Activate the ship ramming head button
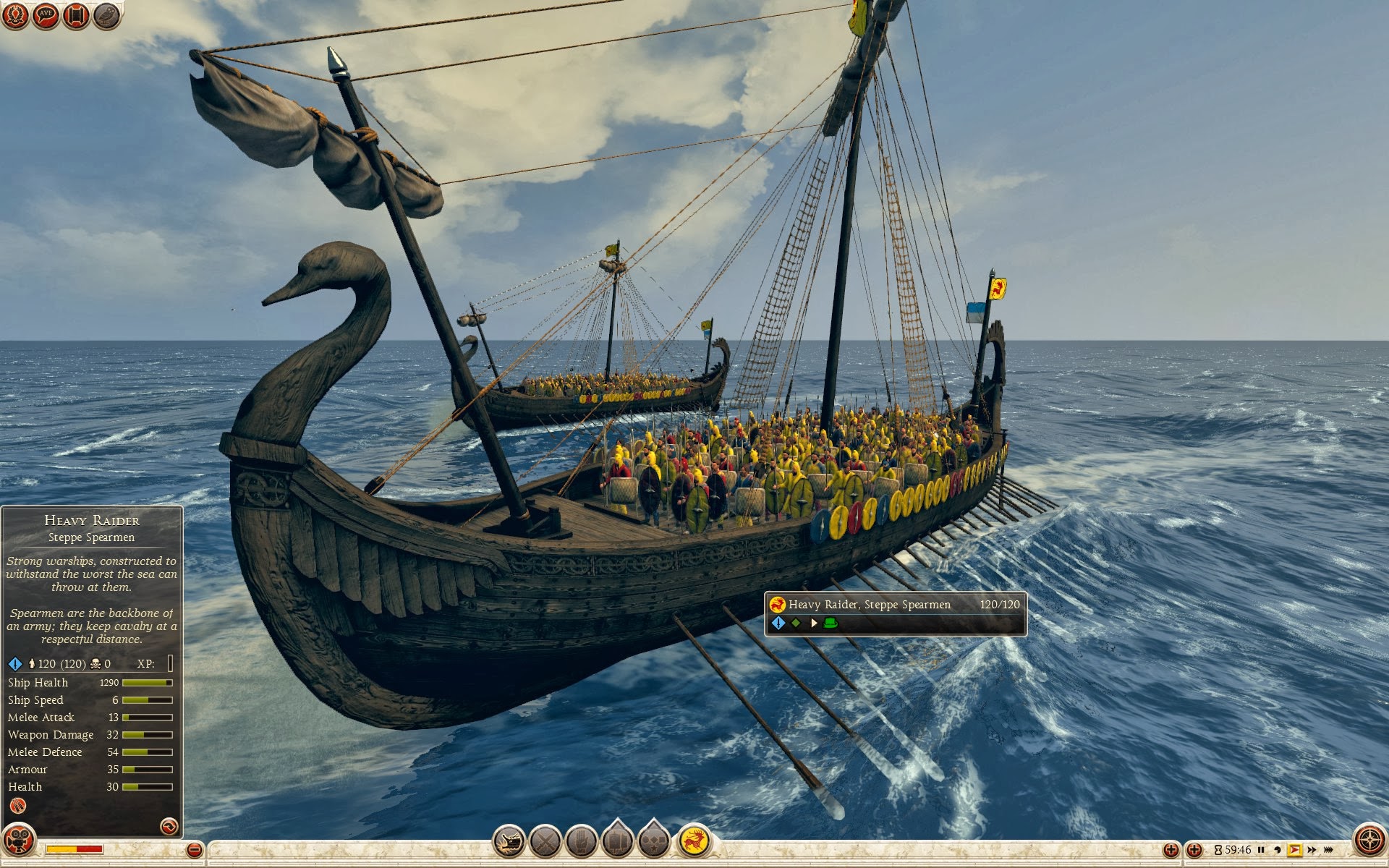This screenshot has width=1389, height=868. click(x=509, y=841)
